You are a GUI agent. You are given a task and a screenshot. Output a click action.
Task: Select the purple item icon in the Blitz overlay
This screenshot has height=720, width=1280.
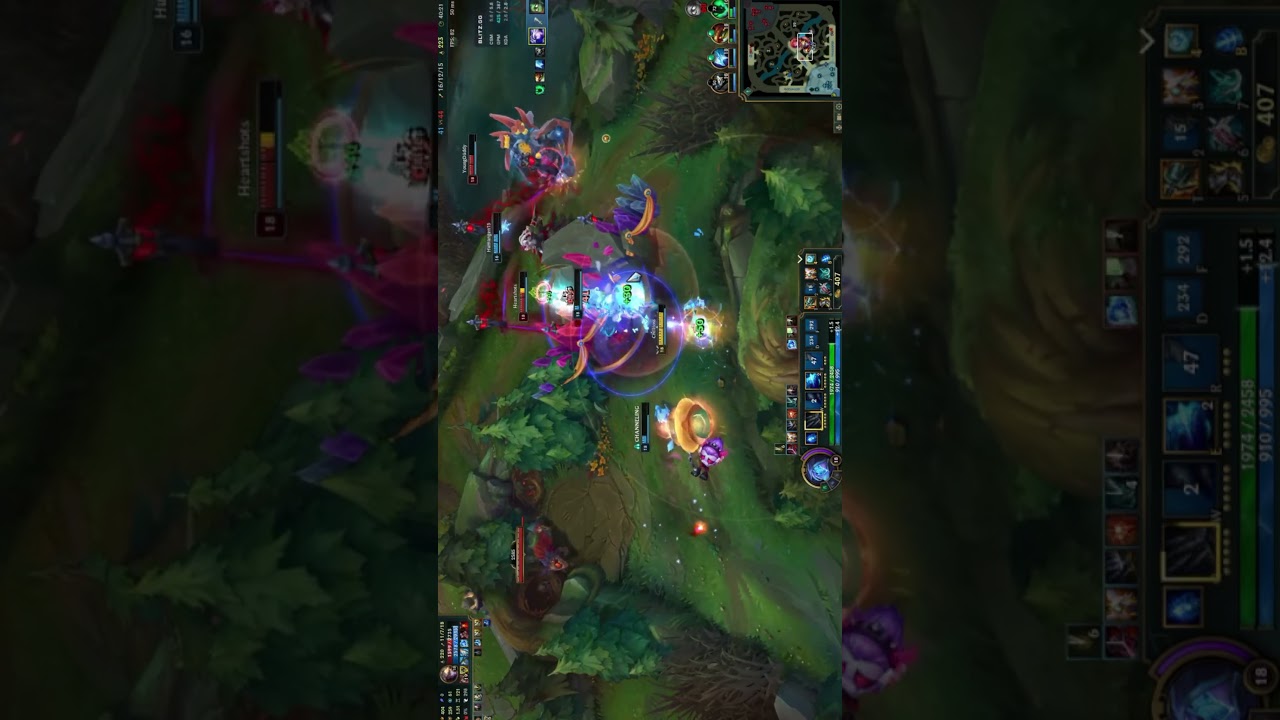click(x=537, y=36)
